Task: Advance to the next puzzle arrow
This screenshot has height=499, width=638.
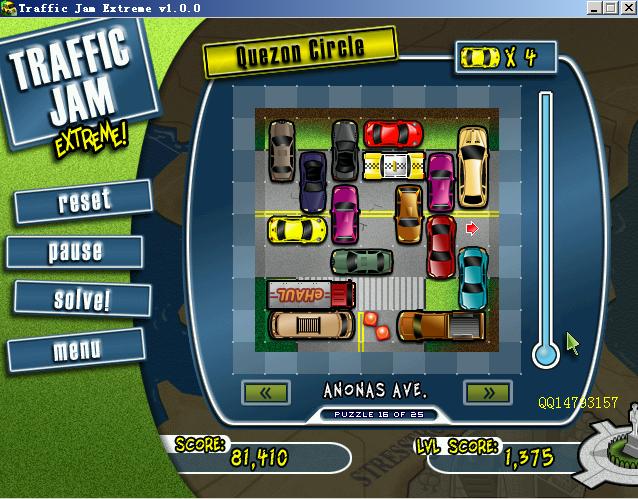Action: pos(487,392)
